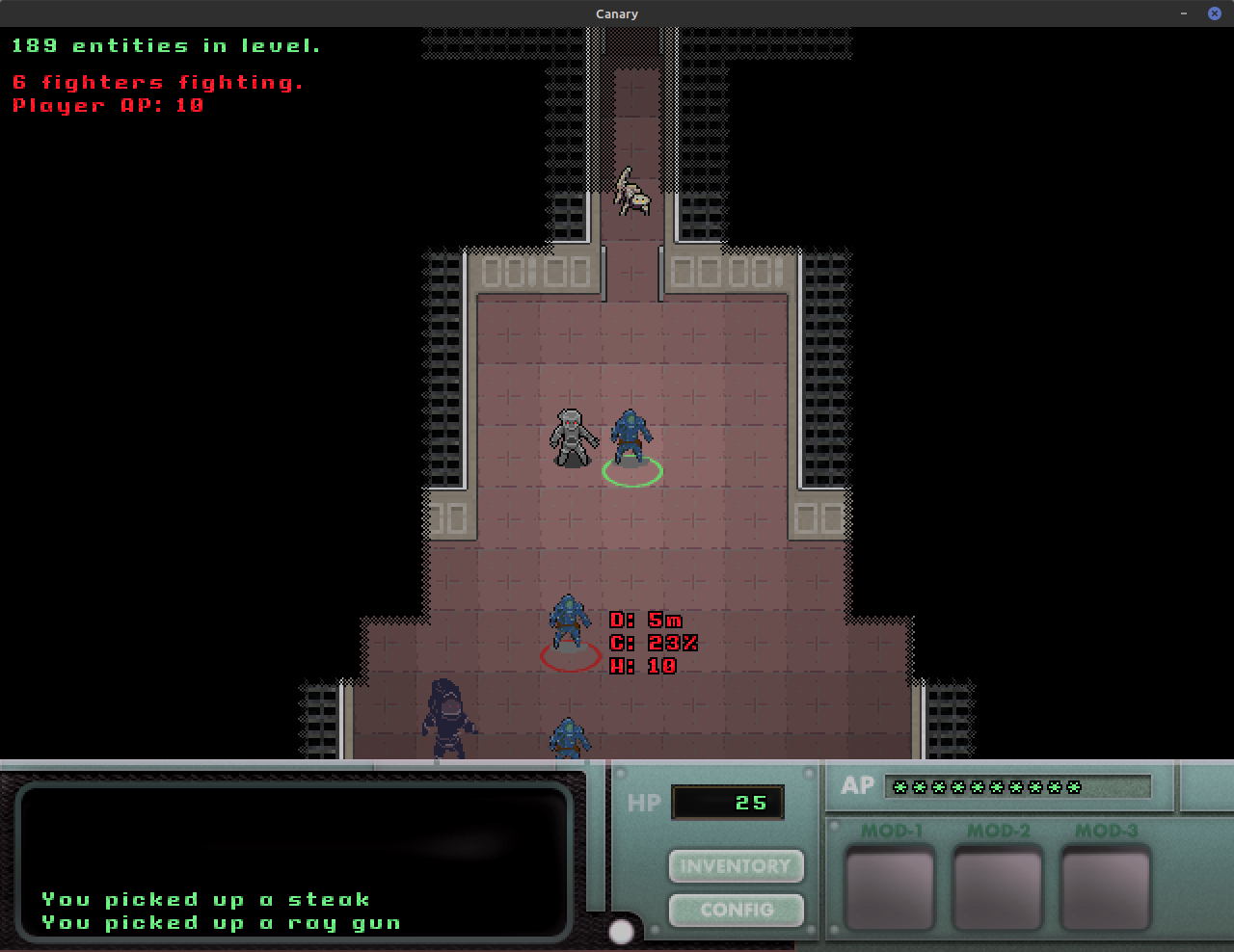Open the Config menu
The image size is (1234, 952).
(x=736, y=910)
